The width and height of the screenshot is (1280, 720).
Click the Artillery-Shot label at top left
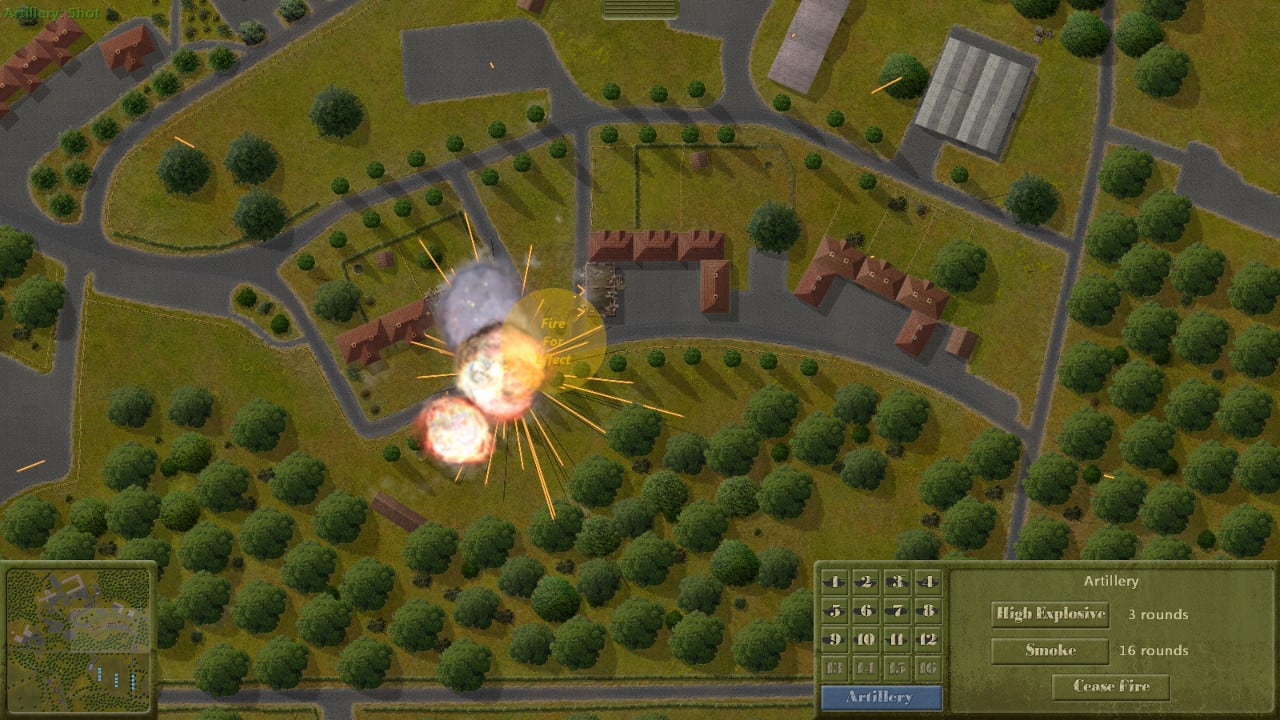pos(50,14)
